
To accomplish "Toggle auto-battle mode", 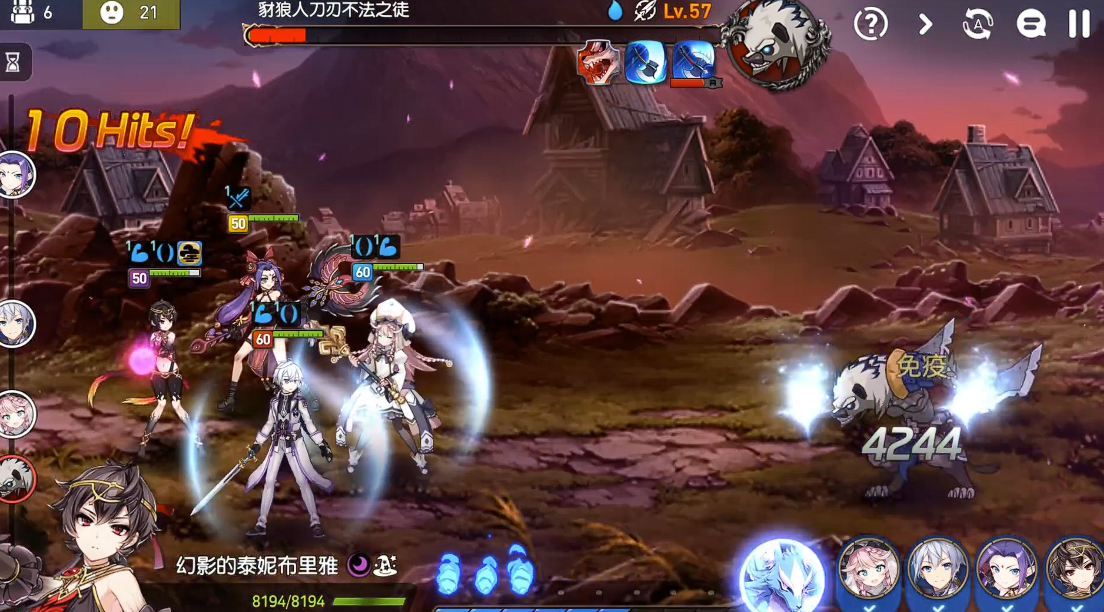I will (977, 24).
